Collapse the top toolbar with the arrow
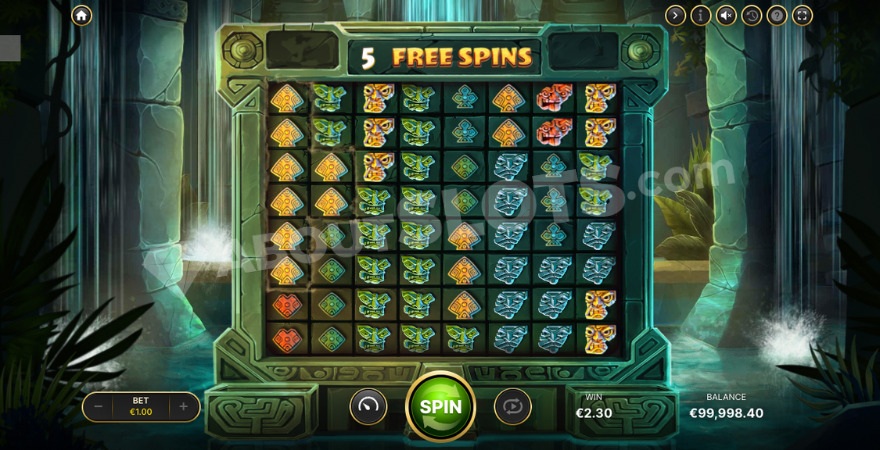 coord(676,15)
